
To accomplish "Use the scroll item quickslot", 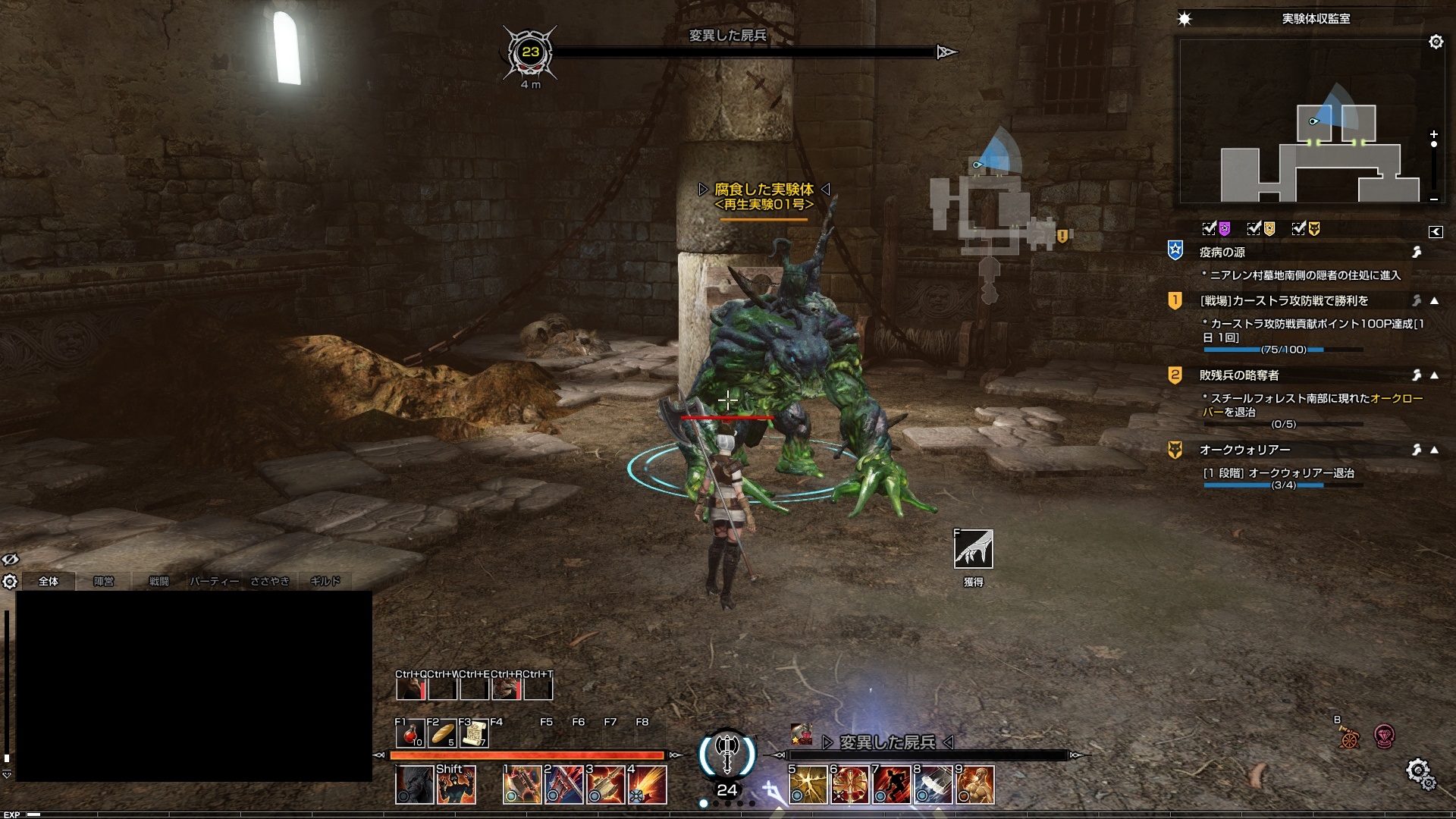I will tap(474, 733).
